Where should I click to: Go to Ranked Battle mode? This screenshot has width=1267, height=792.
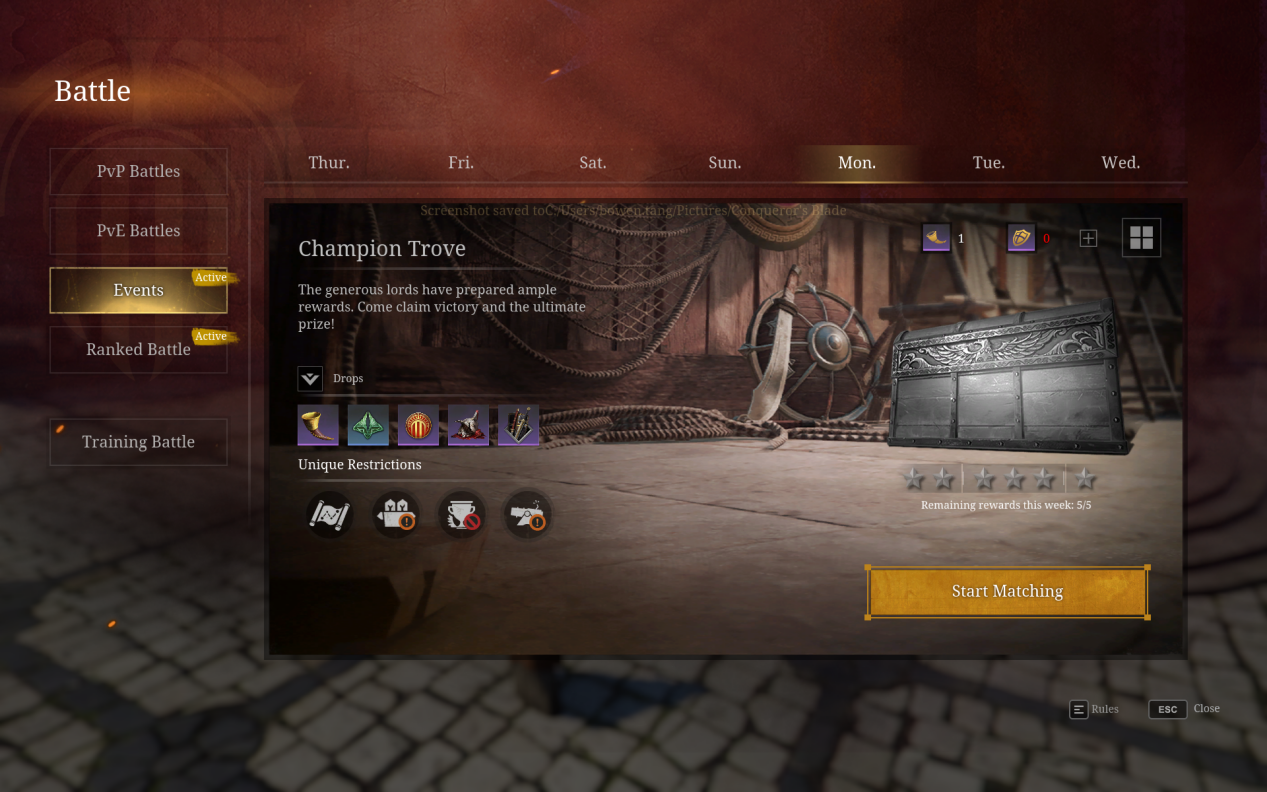[138, 349]
